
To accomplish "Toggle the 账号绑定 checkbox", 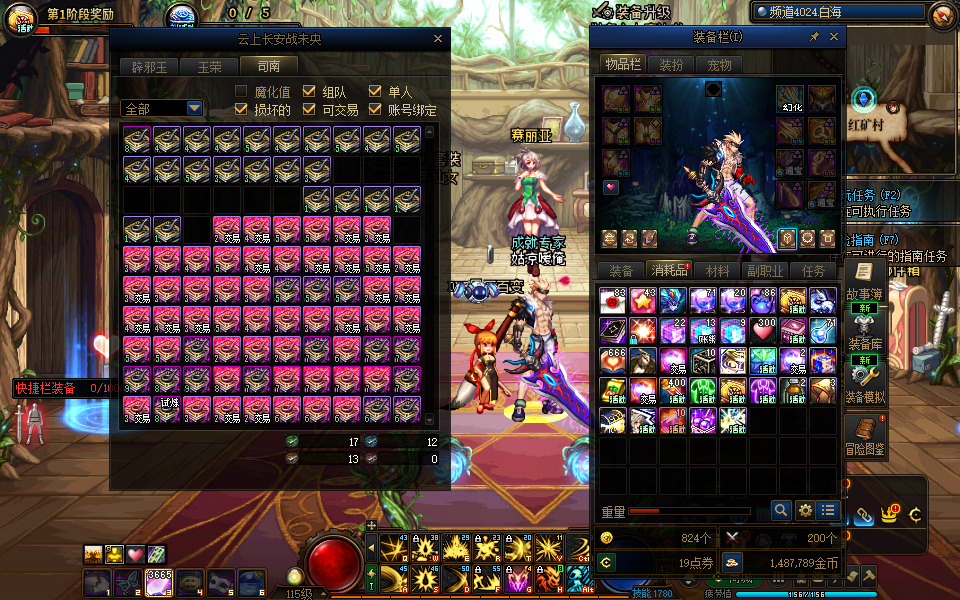I will pyautogui.click(x=375, y=109).
